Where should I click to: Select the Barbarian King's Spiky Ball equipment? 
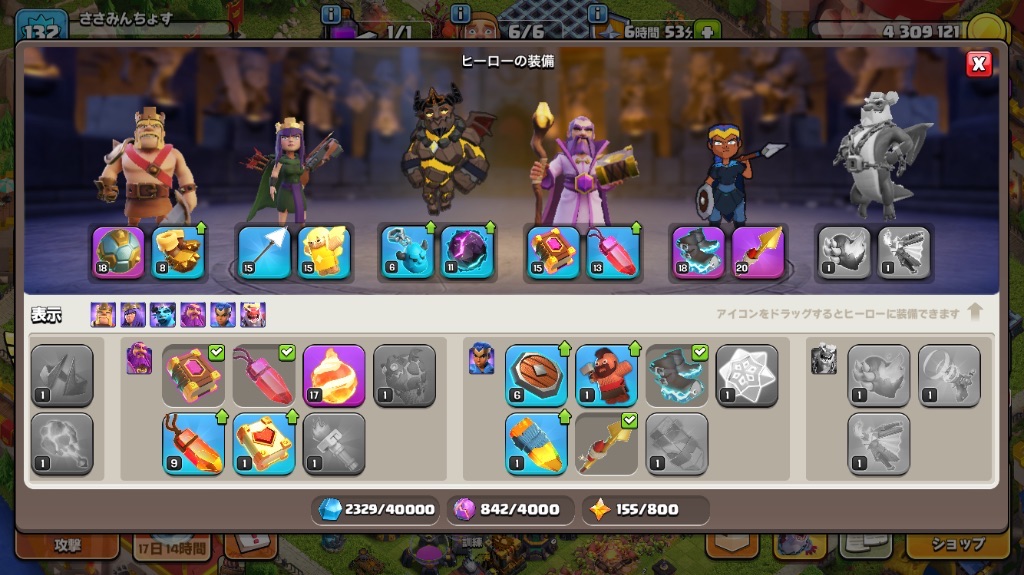point(118,251)
